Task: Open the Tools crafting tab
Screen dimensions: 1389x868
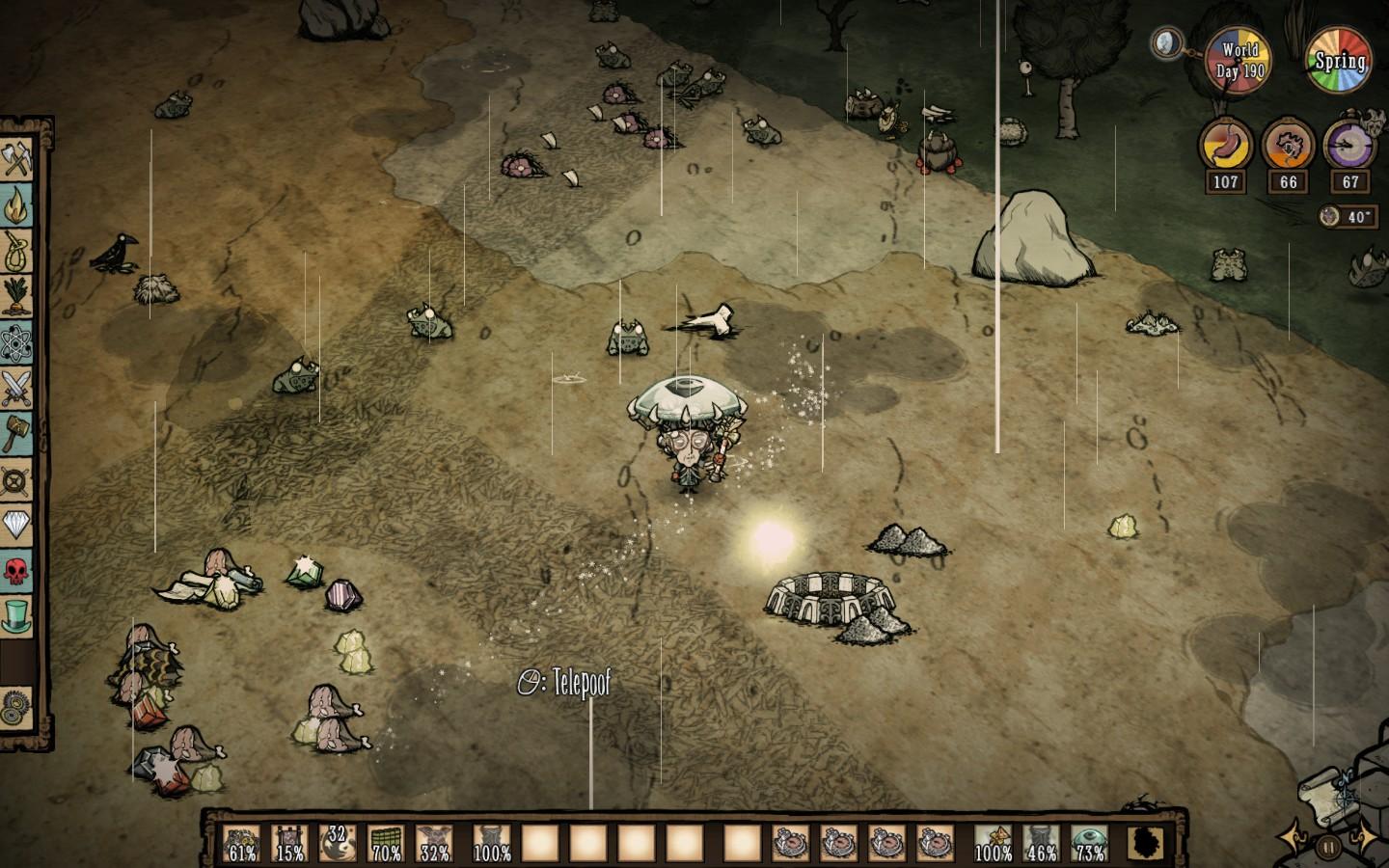Action: (x=17, y=159)
